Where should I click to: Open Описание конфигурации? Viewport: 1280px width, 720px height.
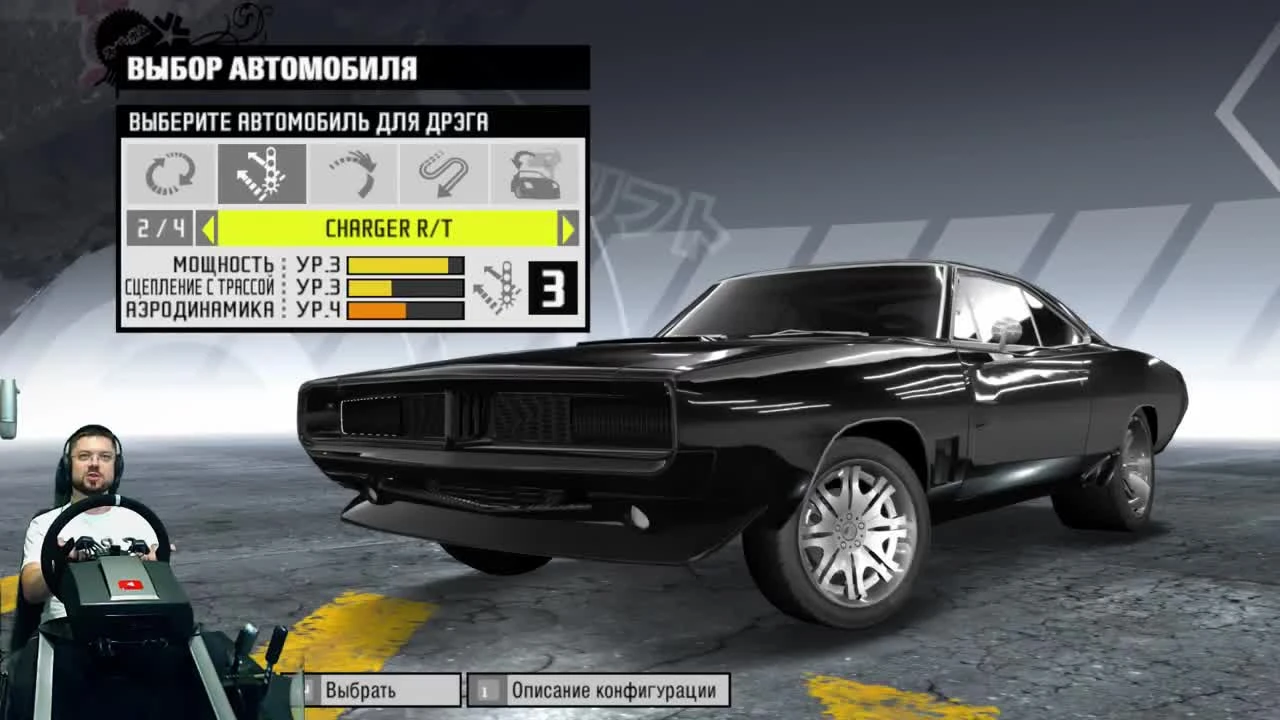(597, 690)
